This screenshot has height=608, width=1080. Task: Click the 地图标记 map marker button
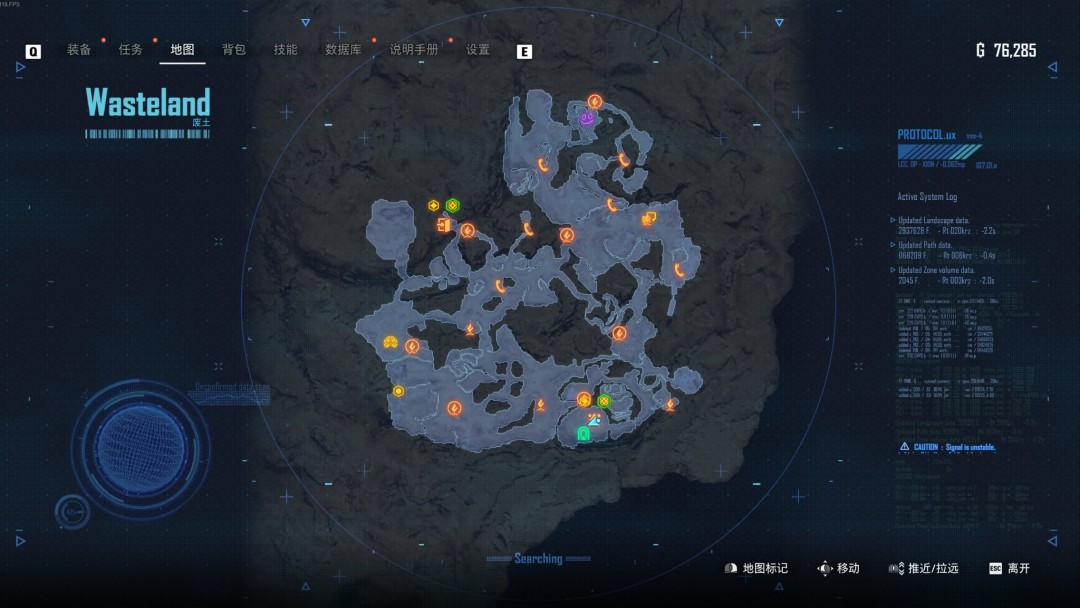pos(756,568)
